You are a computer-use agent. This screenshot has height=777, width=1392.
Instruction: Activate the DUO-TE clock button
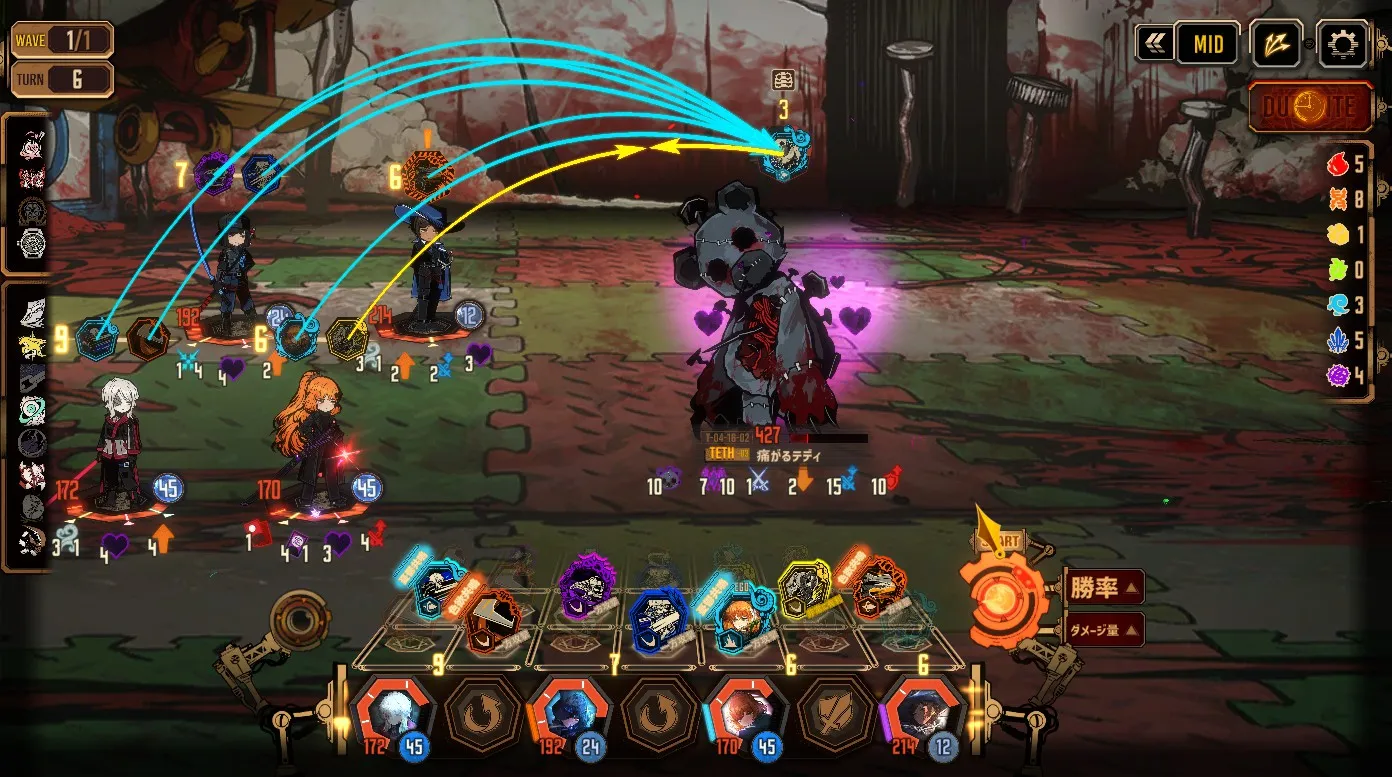coord(1310,107)
